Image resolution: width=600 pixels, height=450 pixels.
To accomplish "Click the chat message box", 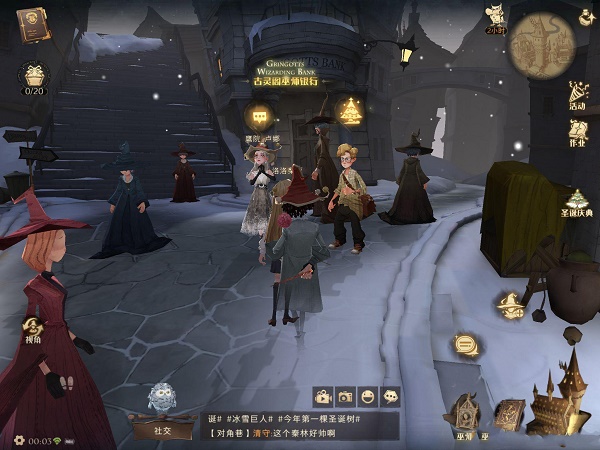I will tap(300, 426).
